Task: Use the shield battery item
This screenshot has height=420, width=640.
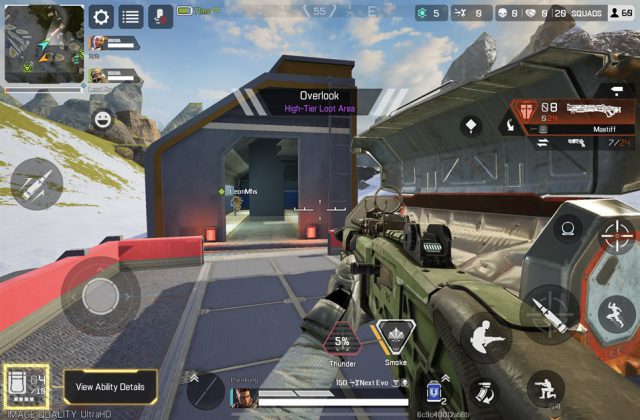Action: tap(434, 389)
